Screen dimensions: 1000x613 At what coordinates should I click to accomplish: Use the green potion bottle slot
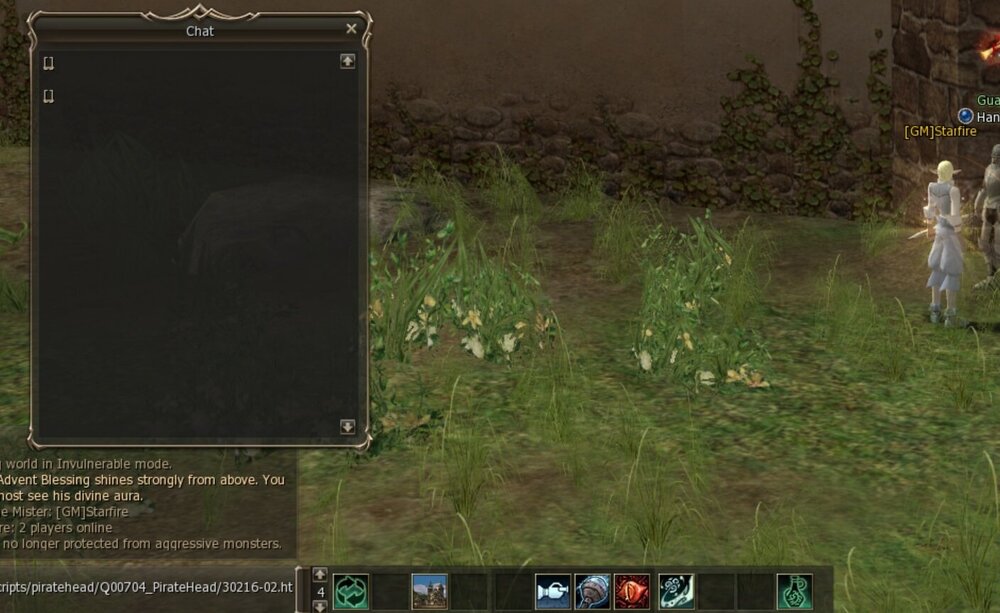[794, 591]
